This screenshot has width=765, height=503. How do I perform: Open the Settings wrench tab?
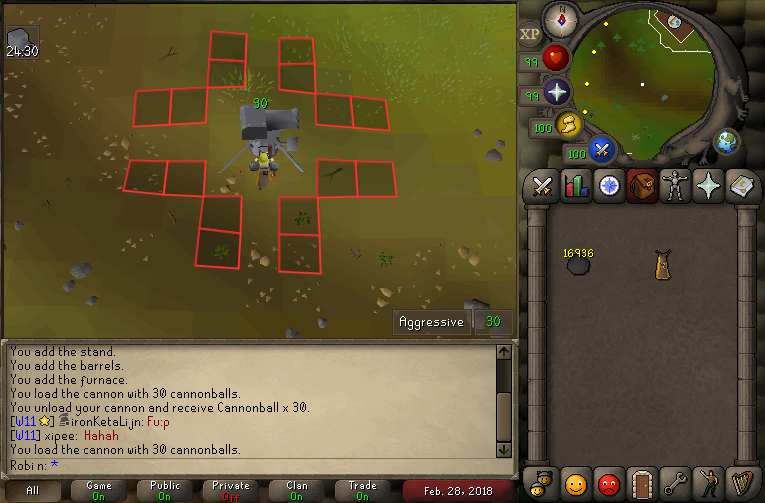(x=675, y=482)
